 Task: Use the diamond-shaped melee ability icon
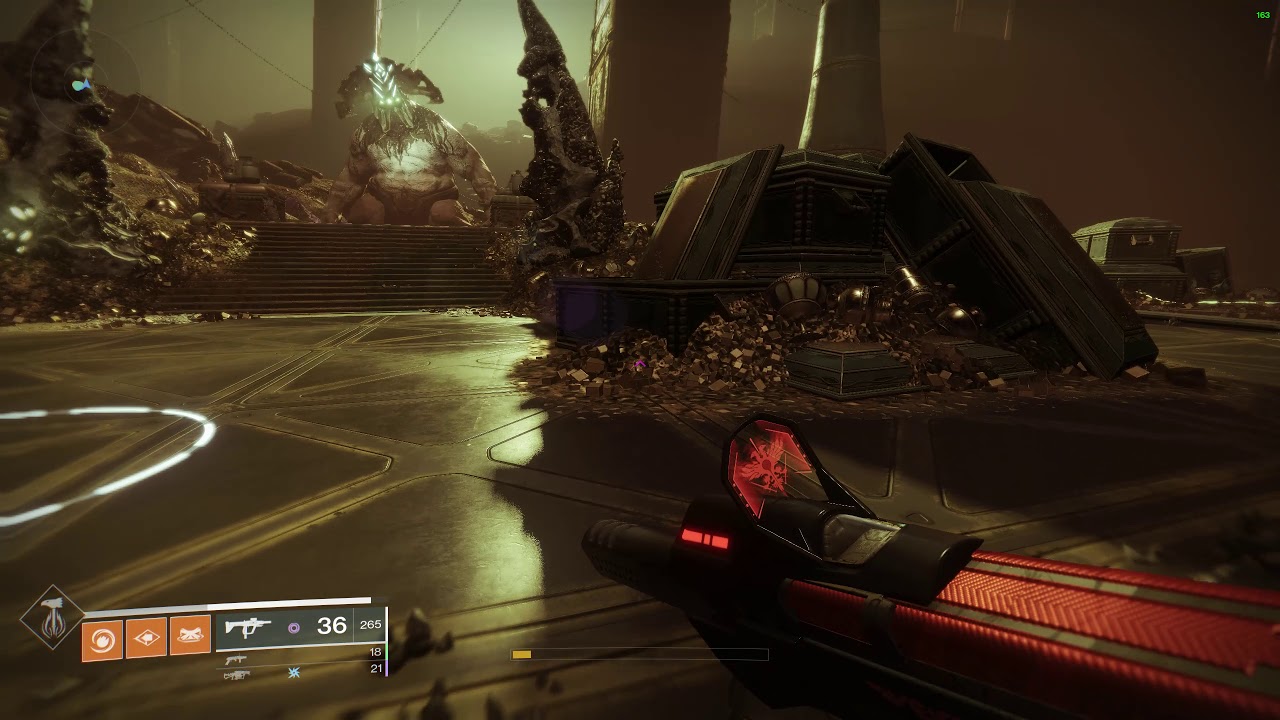click(146, 637)
